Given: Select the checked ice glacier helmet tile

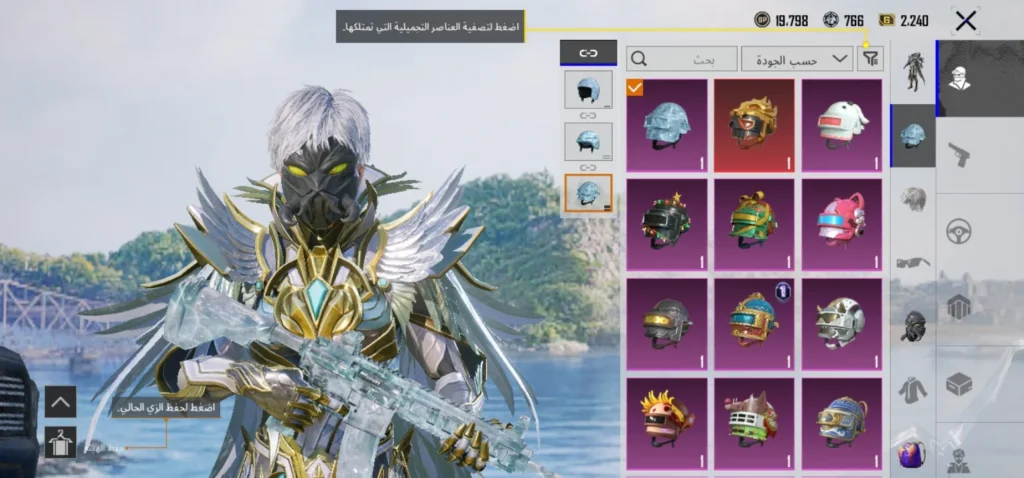Looking at the screenshot, I should tap(667, 125).
